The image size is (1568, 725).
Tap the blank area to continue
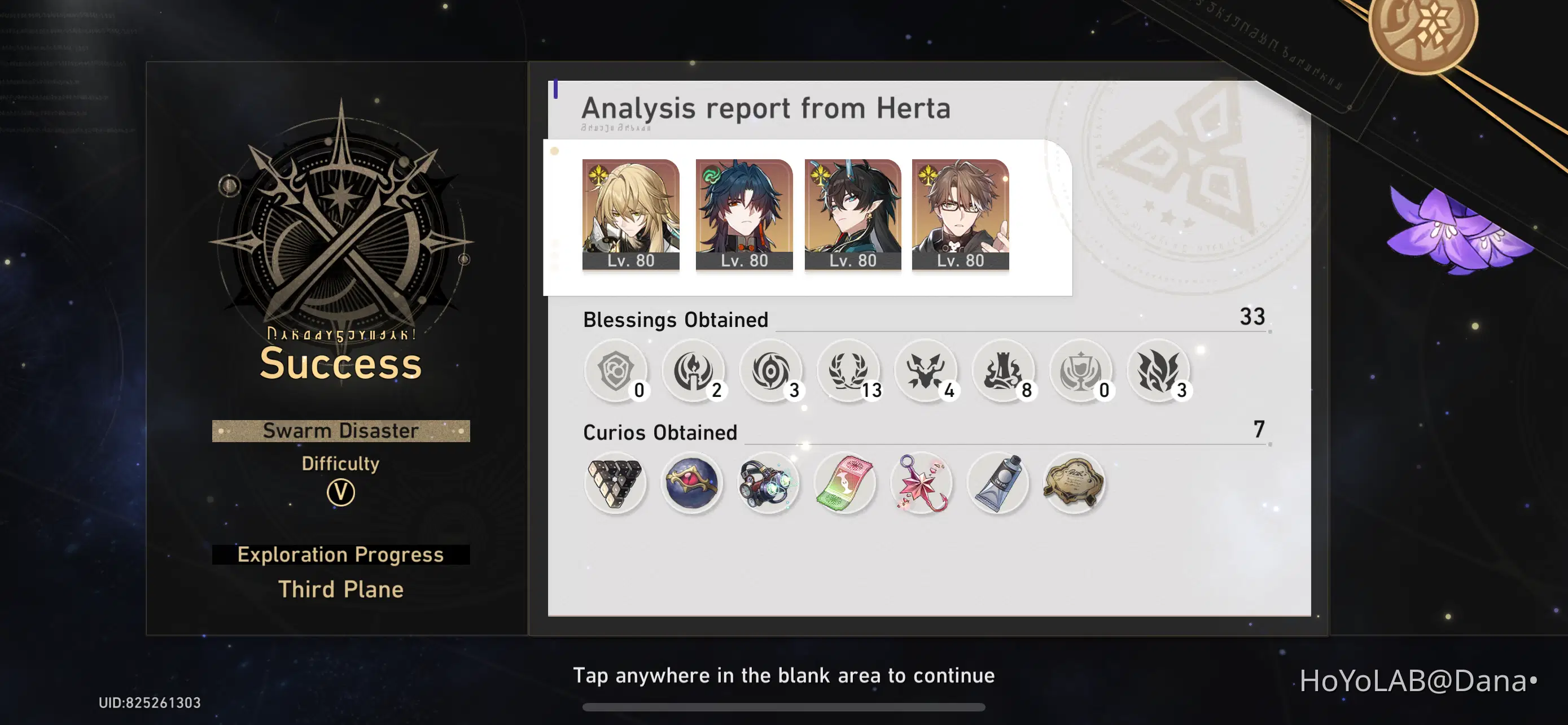(784, 675)
